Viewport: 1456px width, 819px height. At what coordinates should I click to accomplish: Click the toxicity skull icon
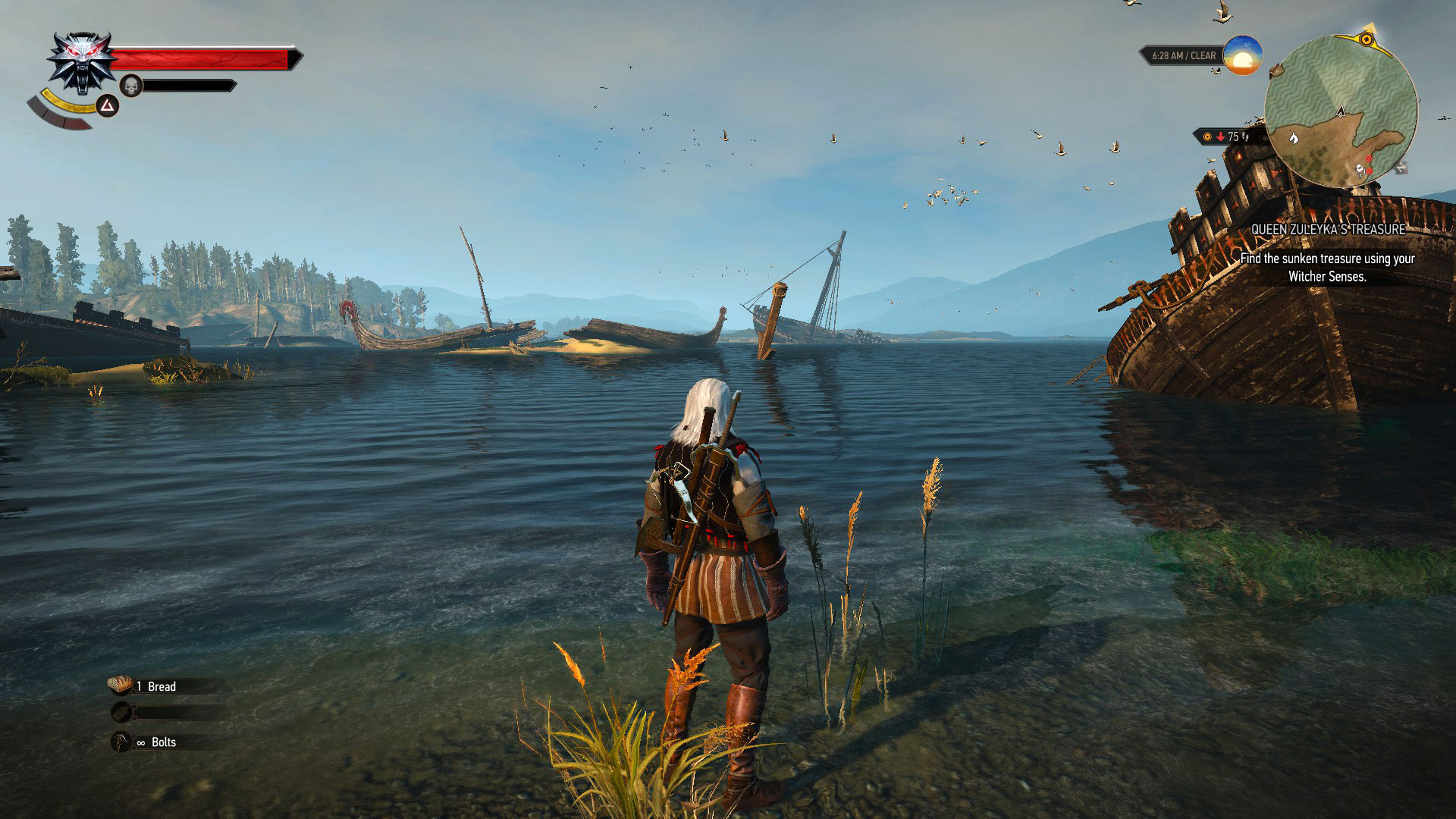131,86
